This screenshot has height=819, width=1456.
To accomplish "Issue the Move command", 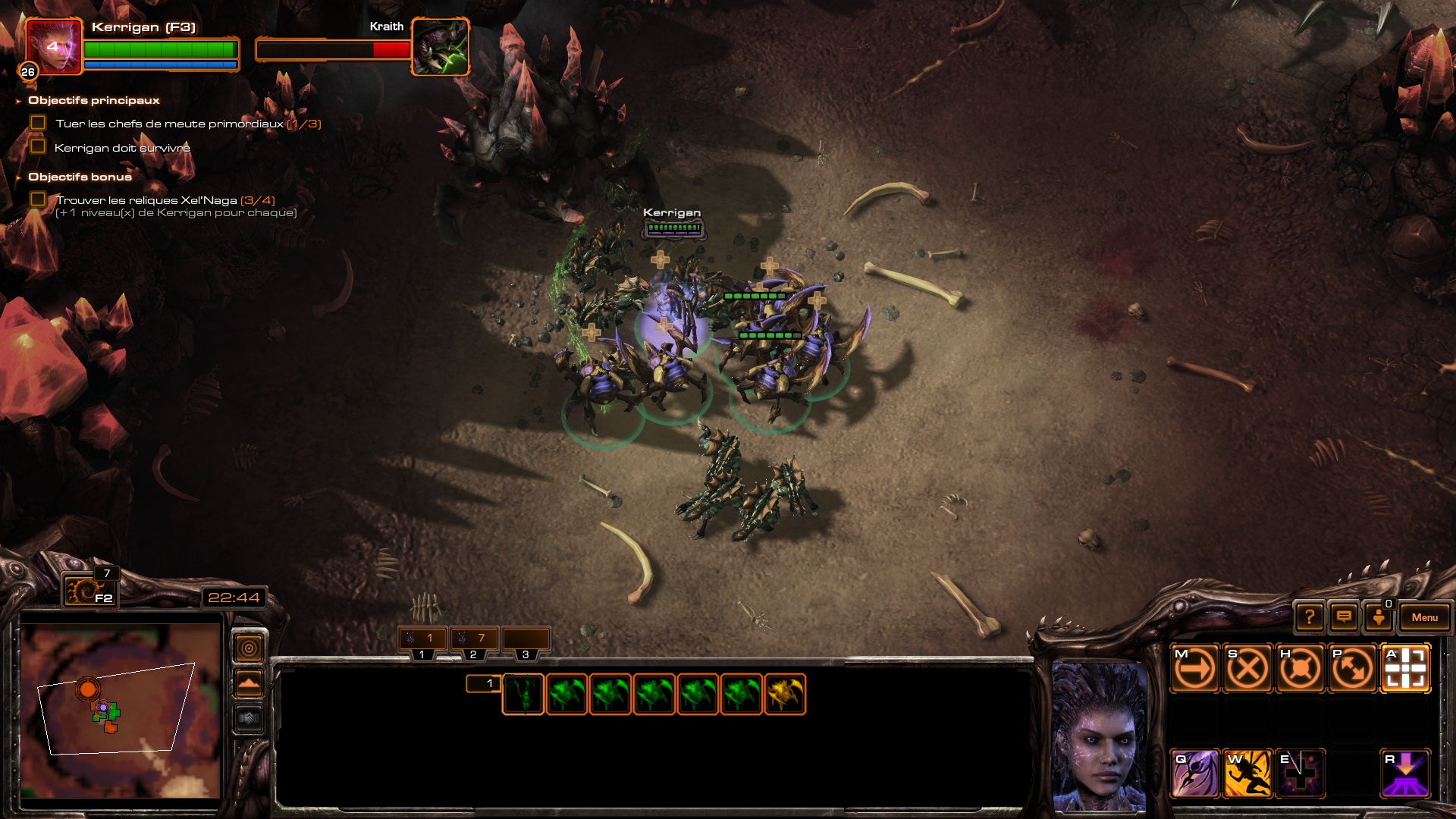I will 1195,669.
